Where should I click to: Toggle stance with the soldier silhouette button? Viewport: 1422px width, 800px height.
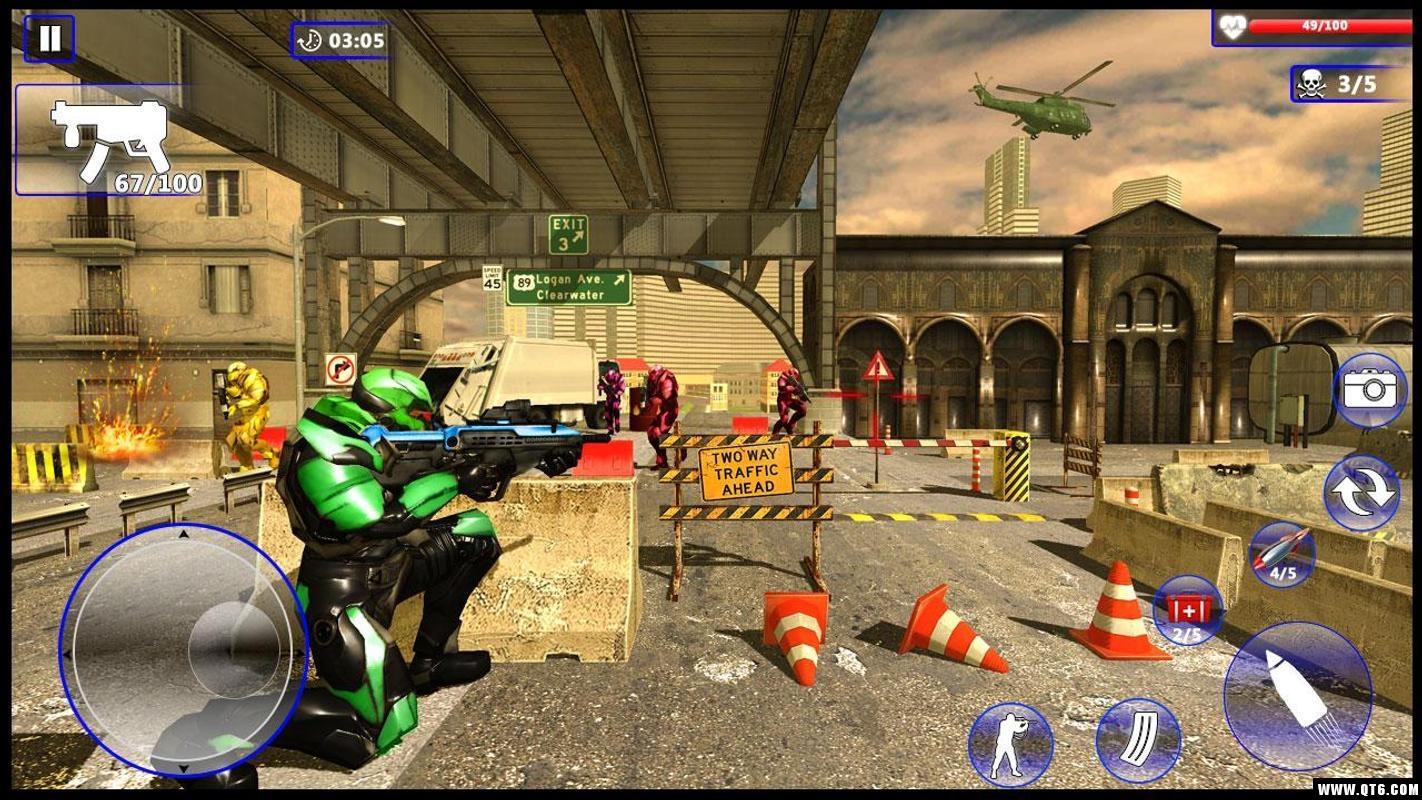pos(1010,744)
